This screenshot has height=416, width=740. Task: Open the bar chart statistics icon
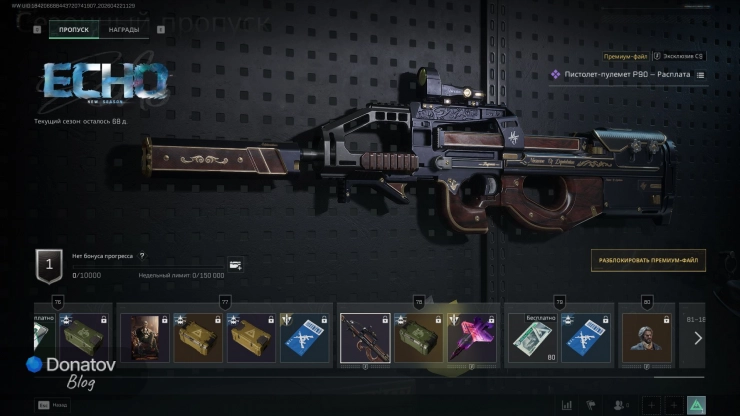pyautogui.click(x=568, y=404)
